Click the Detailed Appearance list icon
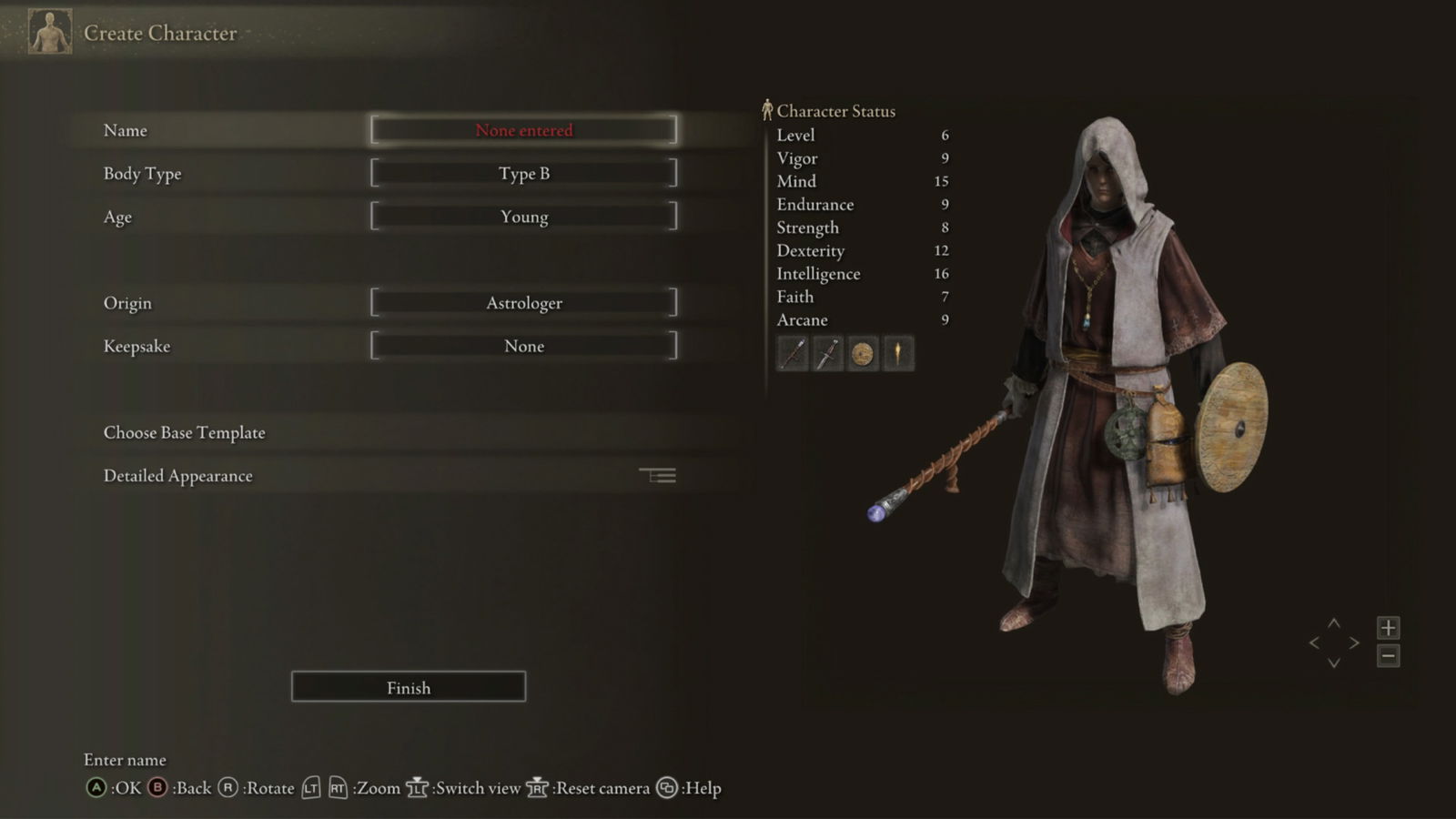This screenshot has height=819, width=1456. pyautogui.click(x=659, y=475)
